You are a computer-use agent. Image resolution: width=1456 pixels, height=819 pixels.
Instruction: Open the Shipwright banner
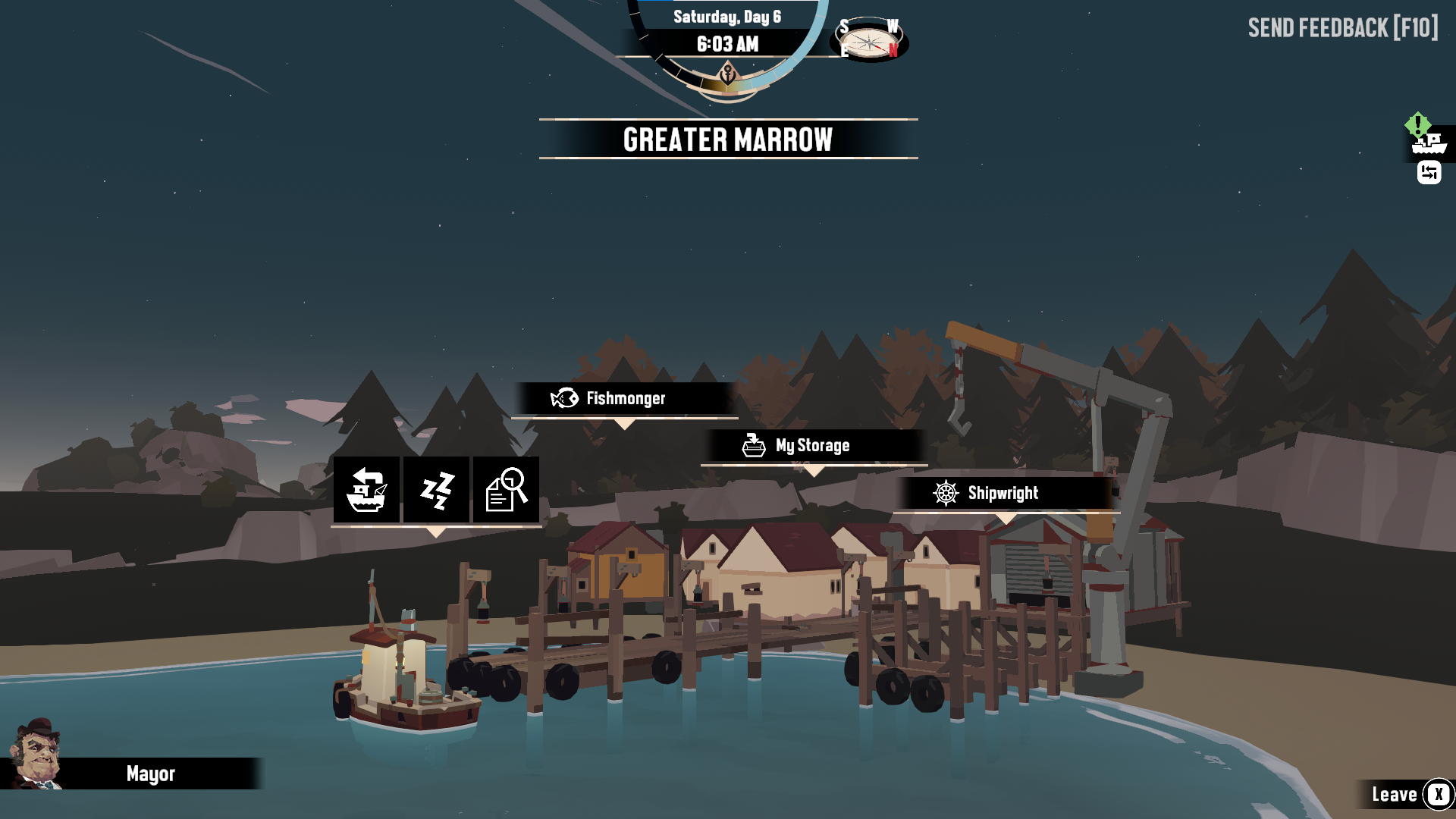coord(1003,494)
